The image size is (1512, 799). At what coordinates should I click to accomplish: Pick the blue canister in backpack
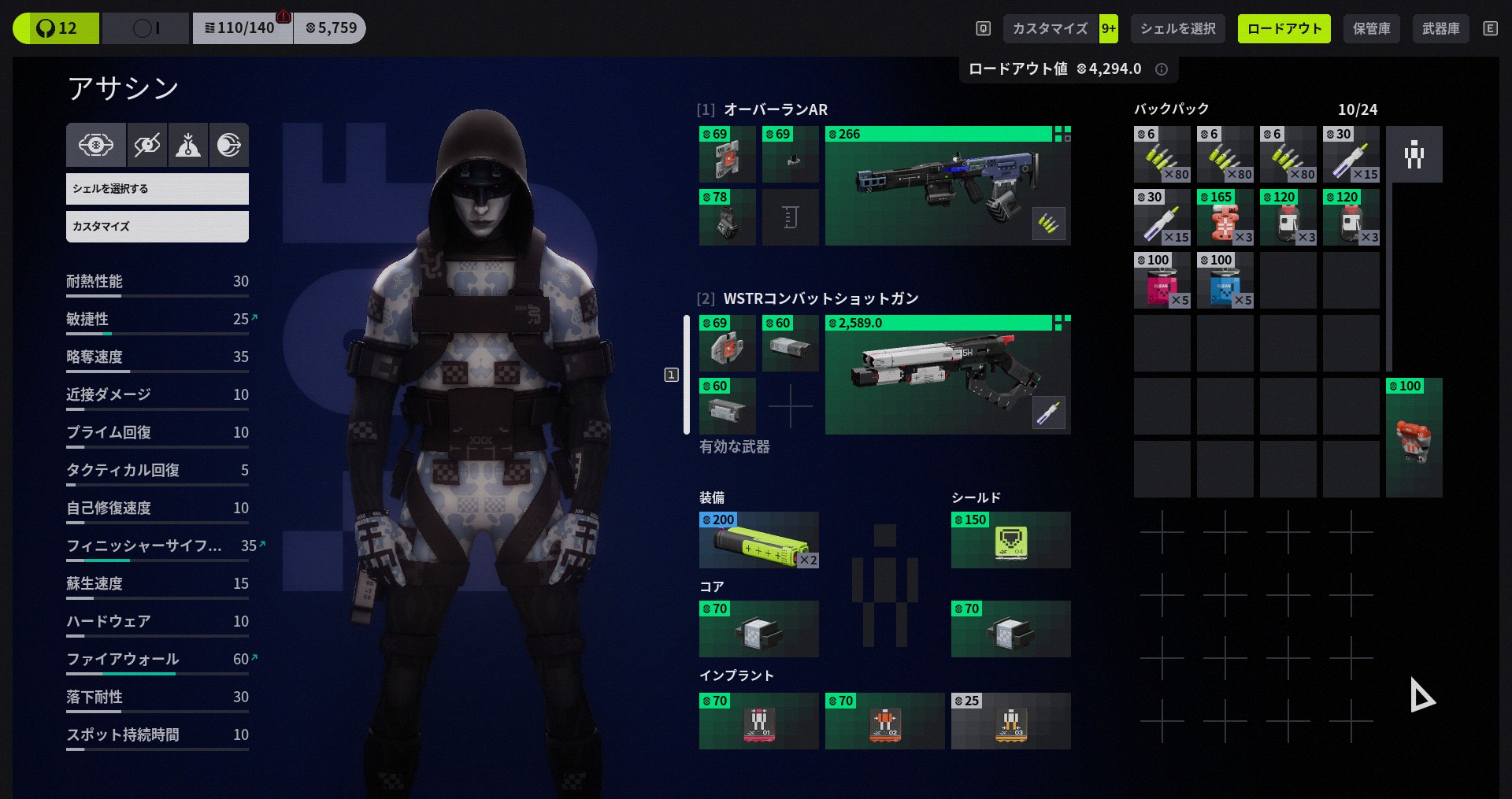(1225, 281)
